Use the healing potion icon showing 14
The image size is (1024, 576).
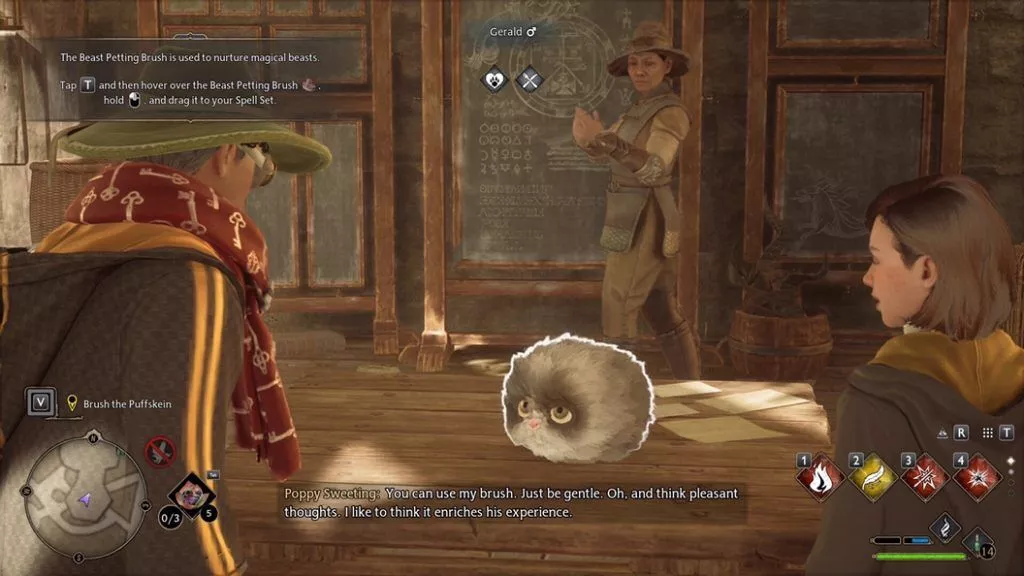976,544
